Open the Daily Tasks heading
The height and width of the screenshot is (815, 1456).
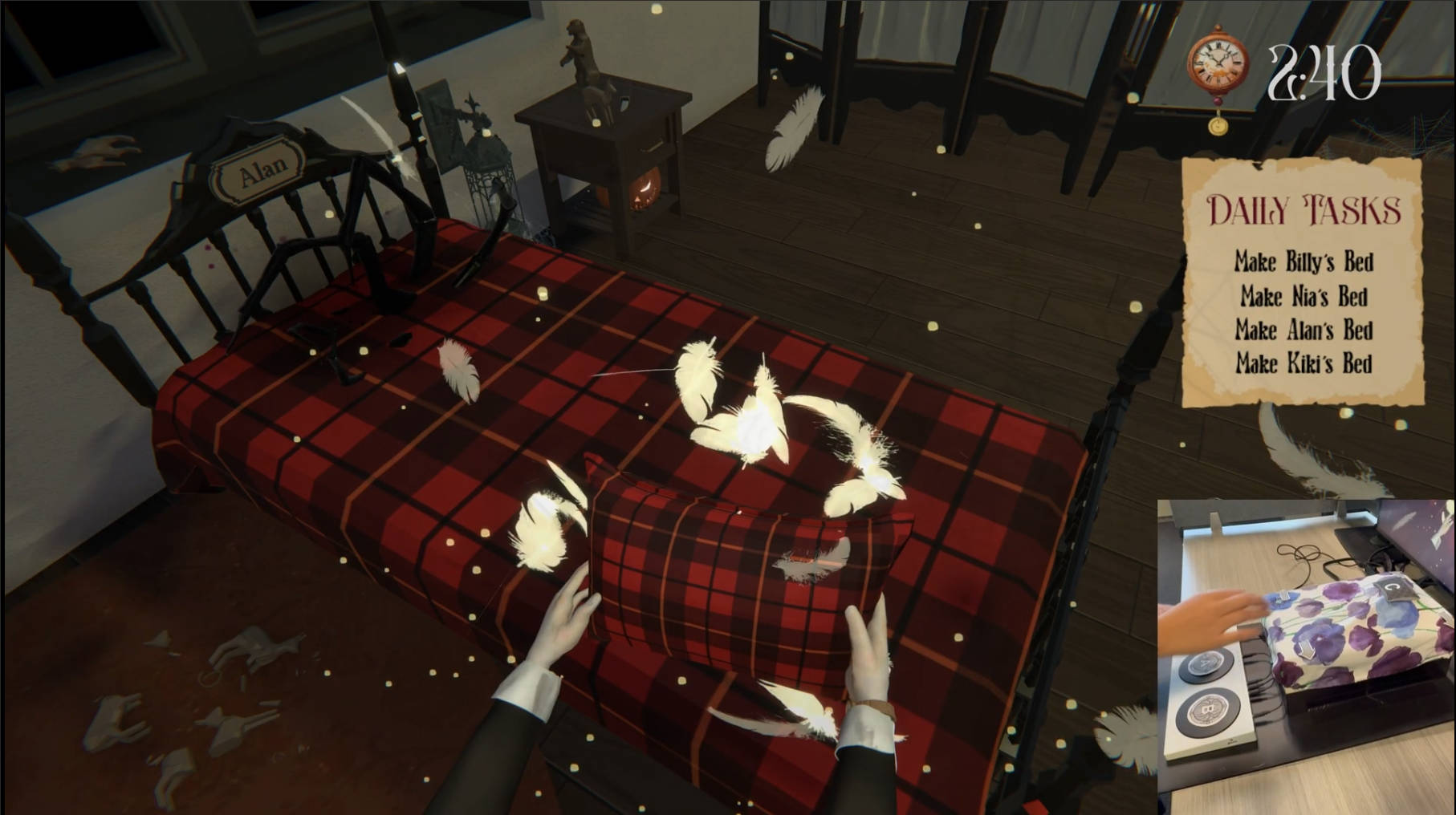(x=1303, y=210)
